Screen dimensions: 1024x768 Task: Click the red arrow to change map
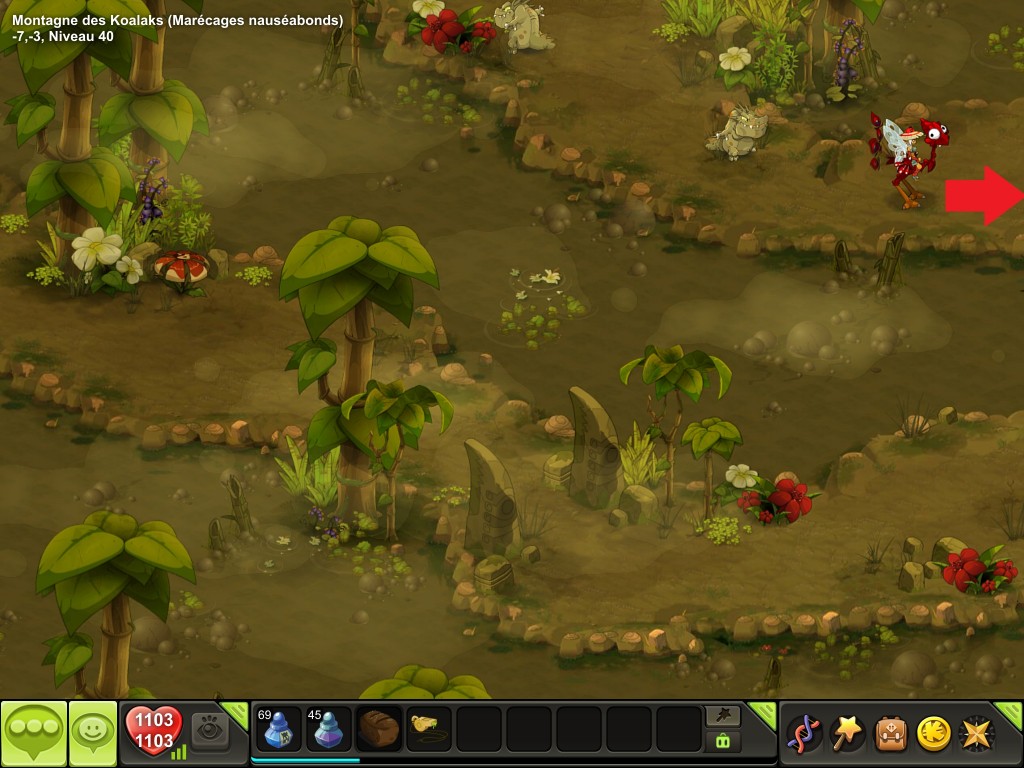(x=983, y=195)
